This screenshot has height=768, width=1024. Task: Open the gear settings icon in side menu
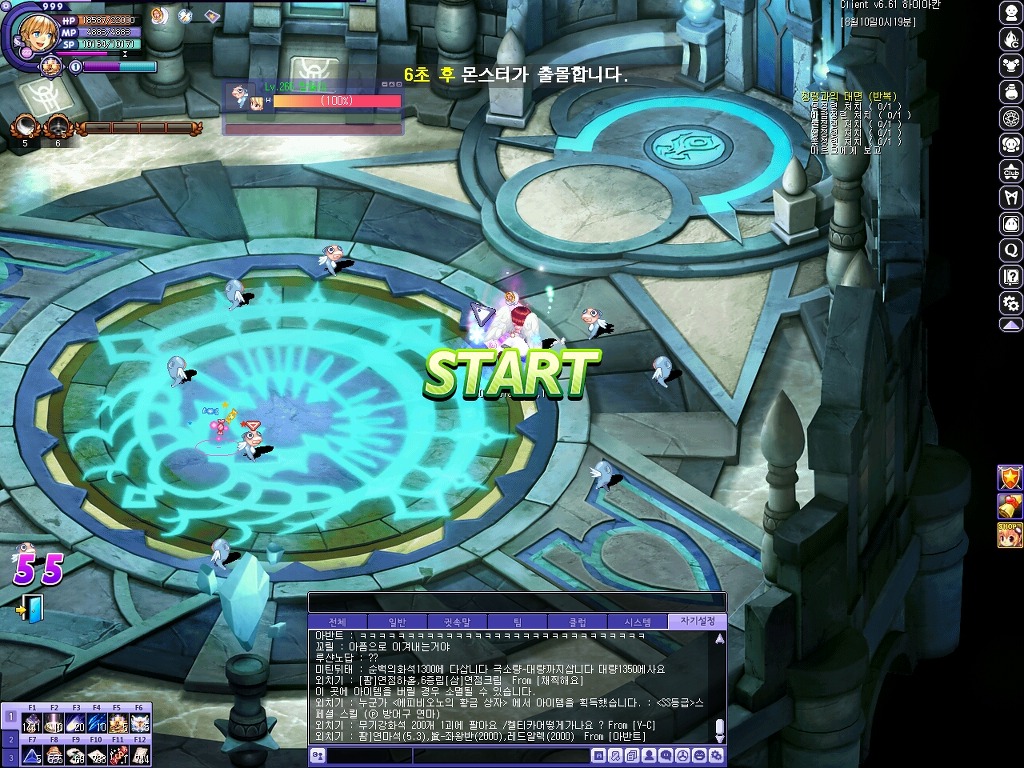(x=1011, y=302)
